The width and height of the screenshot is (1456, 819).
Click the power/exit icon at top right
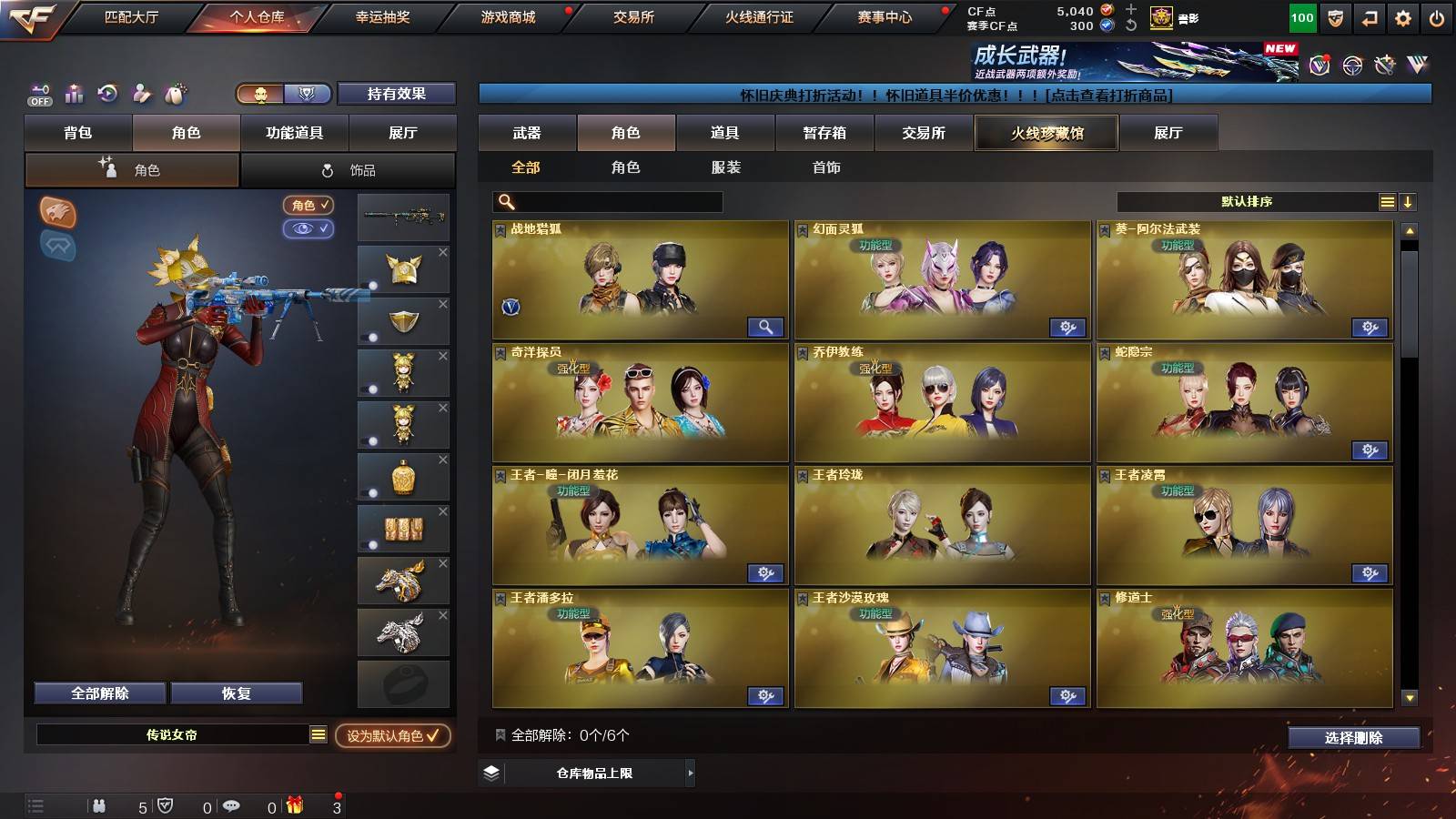(x=1436, y=17)
